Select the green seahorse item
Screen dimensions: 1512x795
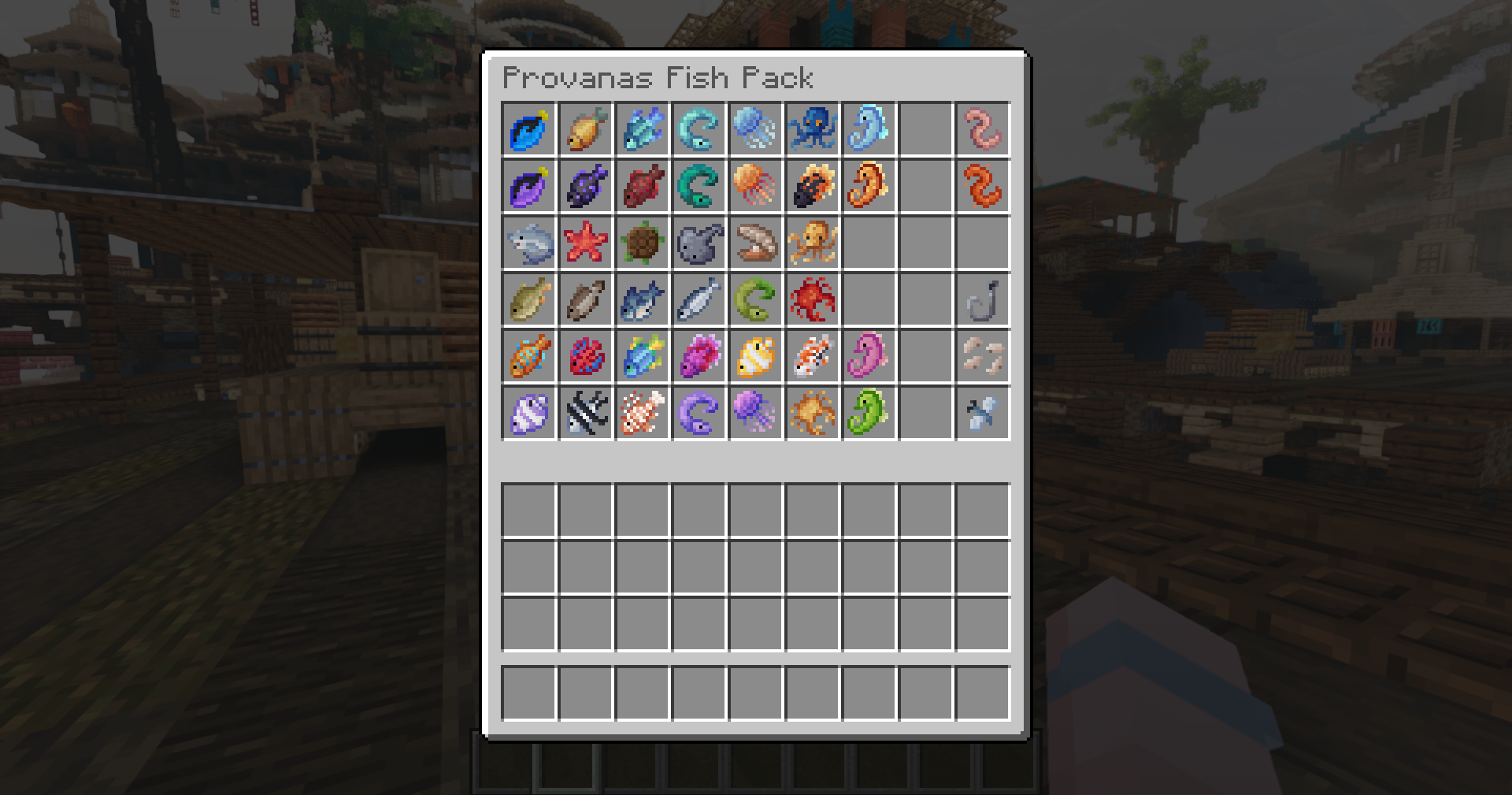point(869,413)
